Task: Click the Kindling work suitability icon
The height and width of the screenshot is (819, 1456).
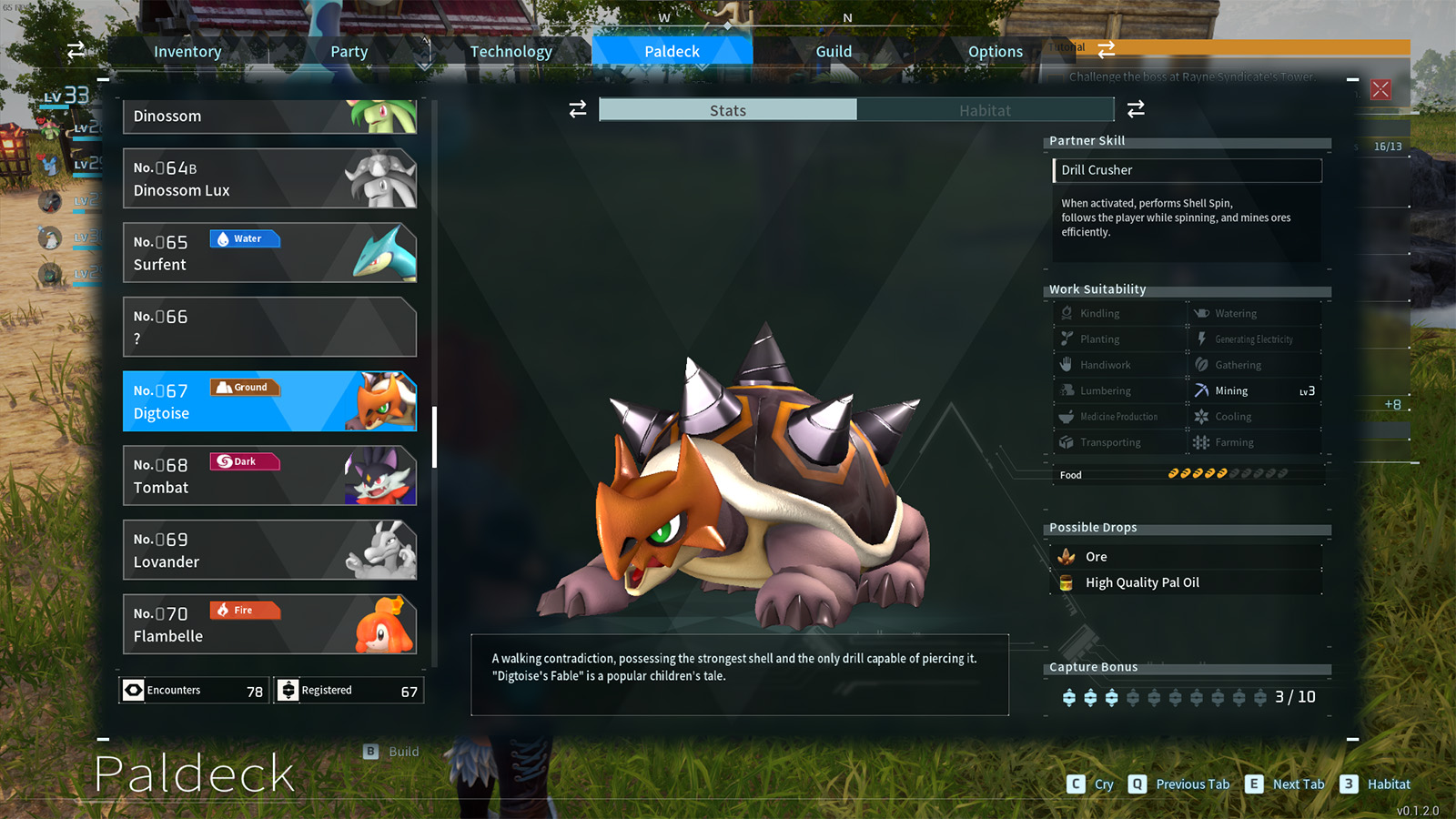Action: click(1067, 312)
